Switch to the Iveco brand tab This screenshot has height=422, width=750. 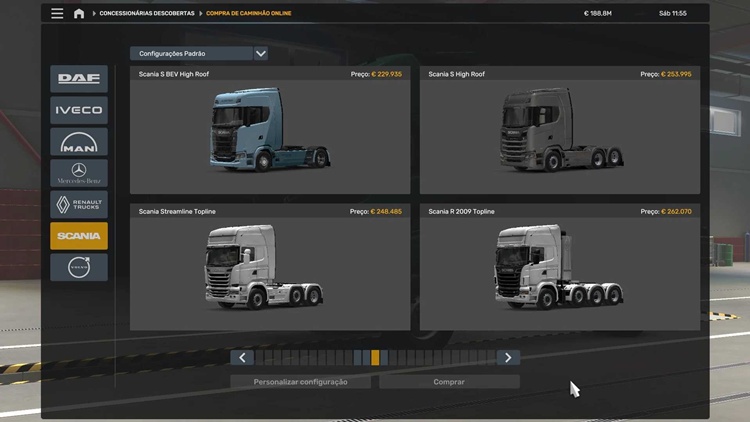[79, 110]
